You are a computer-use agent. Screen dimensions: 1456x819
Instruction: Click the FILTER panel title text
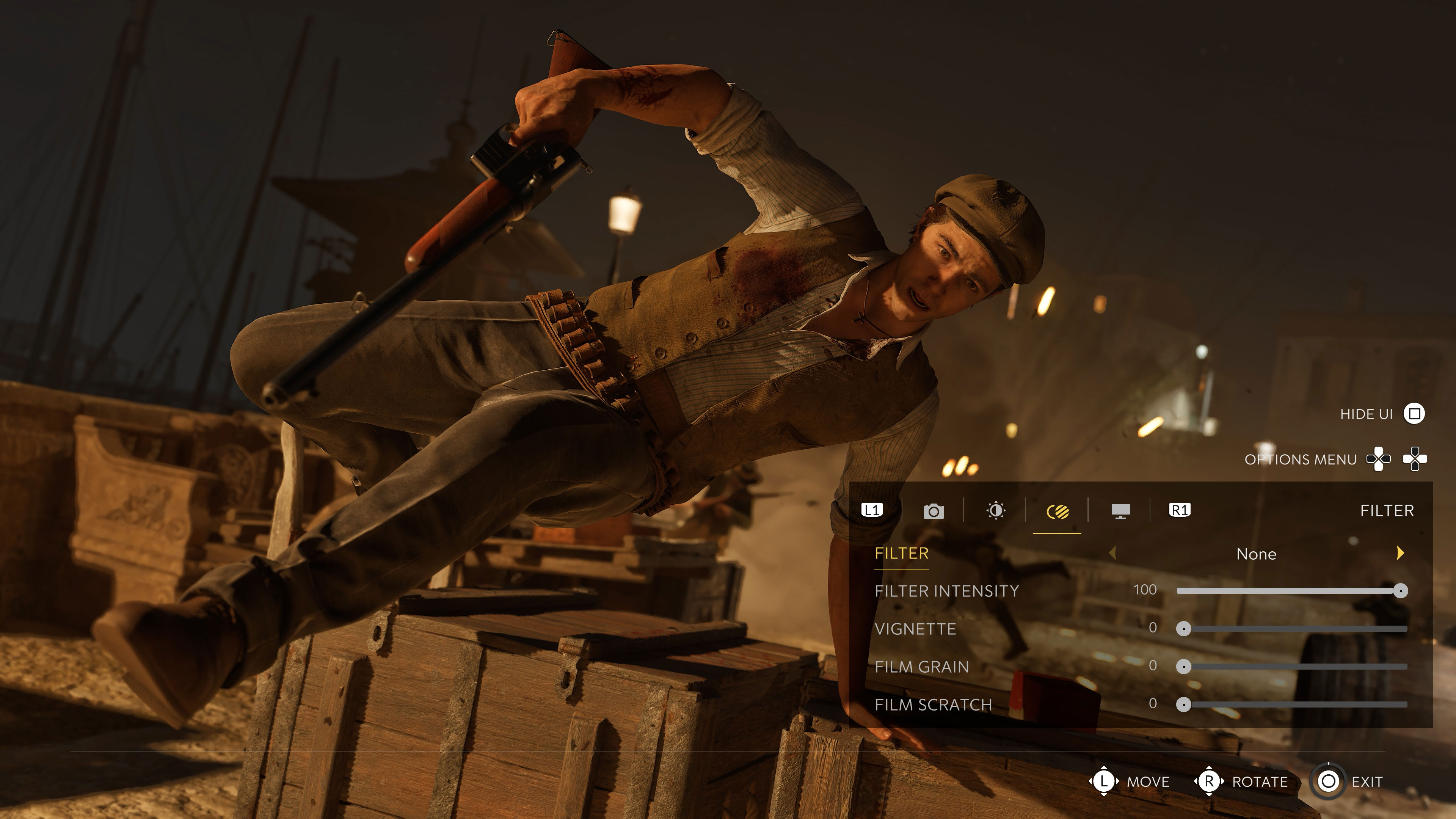click(x=1388, y=510)
